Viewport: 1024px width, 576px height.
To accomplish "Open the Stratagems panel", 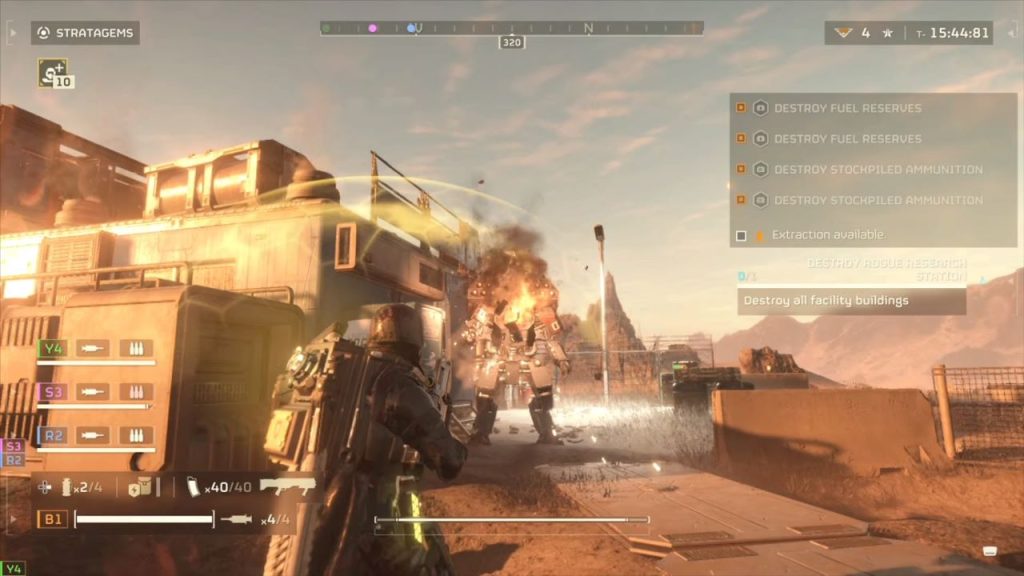I will [85, 33].
